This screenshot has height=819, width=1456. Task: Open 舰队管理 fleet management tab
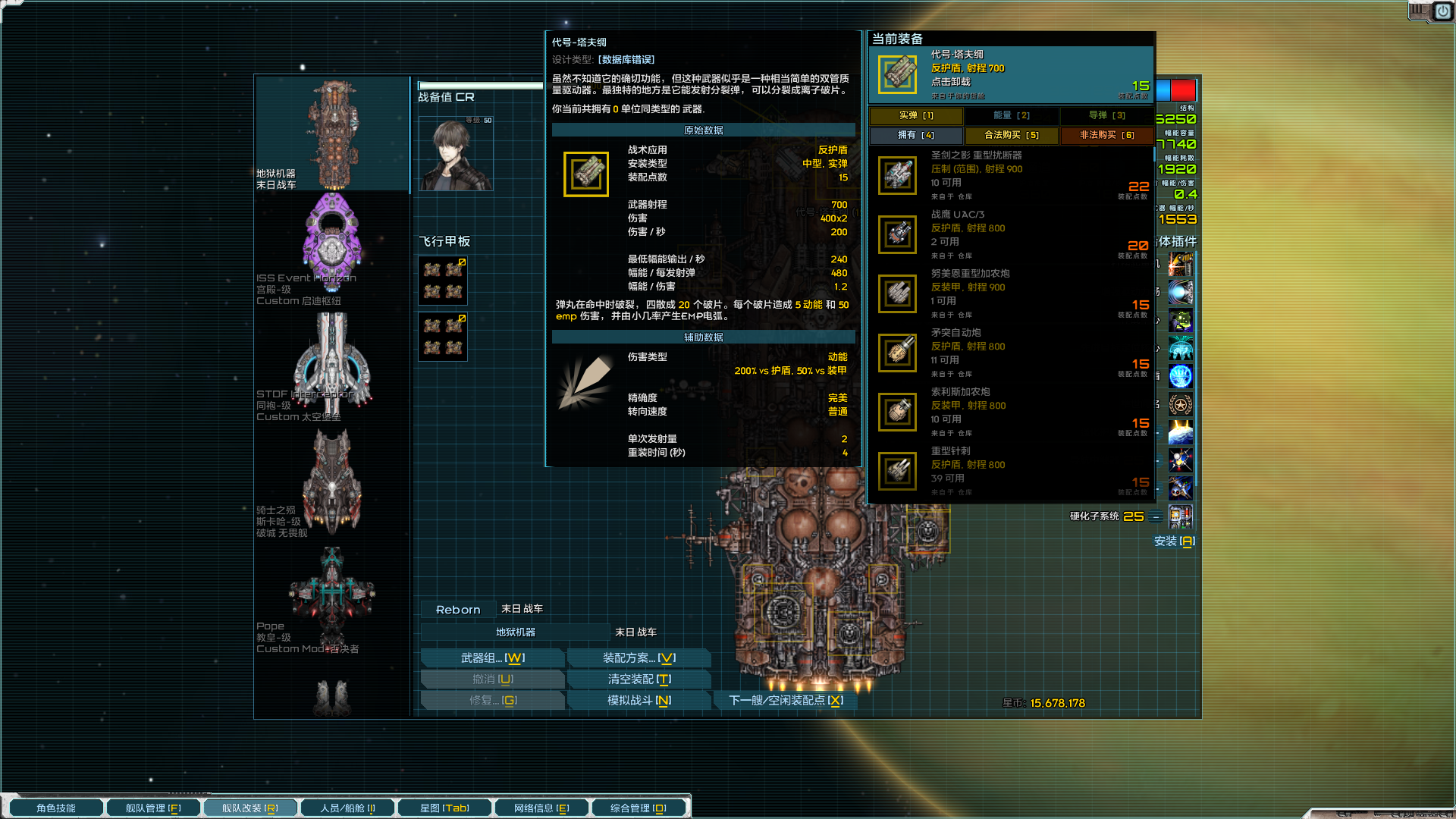pos(153,808)
